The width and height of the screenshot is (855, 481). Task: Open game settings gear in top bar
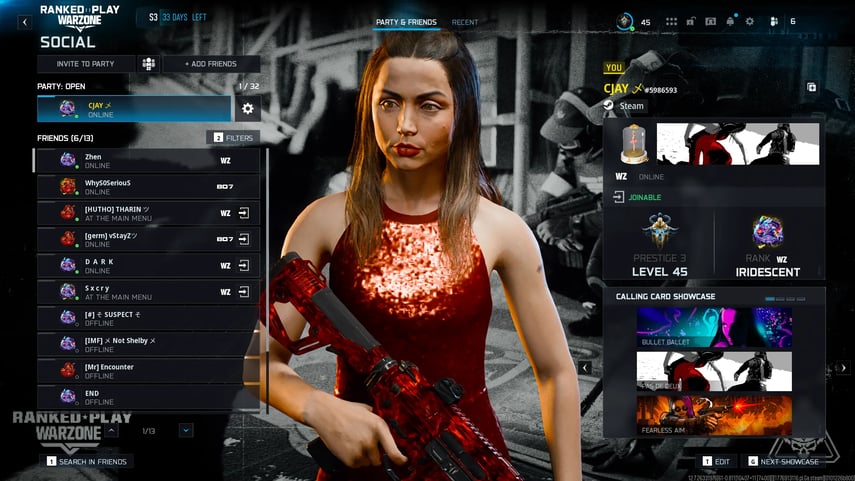pyautogui.click(x=750, y=21)
